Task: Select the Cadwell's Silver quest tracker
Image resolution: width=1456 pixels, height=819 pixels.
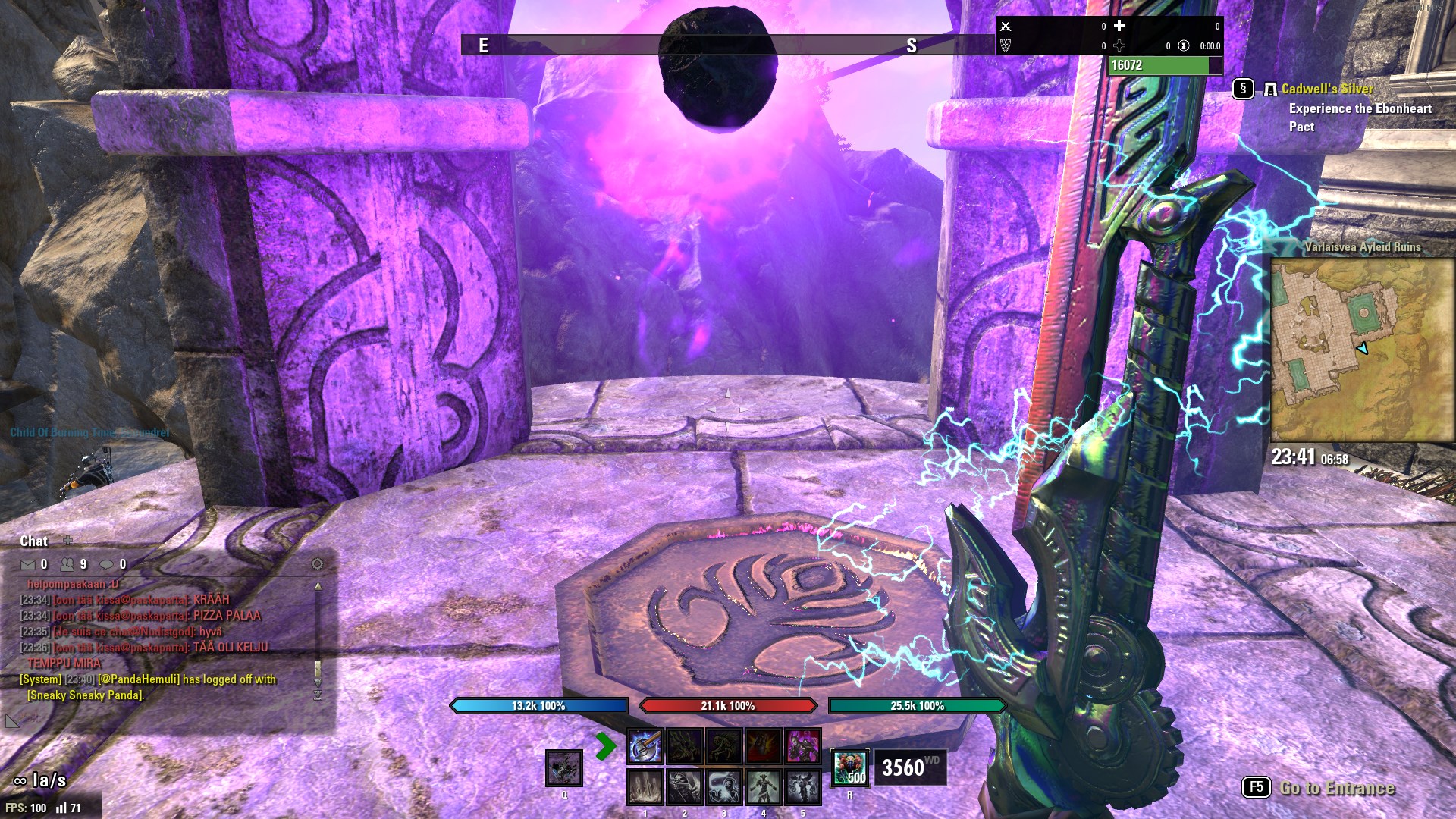Action: click(x=1326, y=89)
